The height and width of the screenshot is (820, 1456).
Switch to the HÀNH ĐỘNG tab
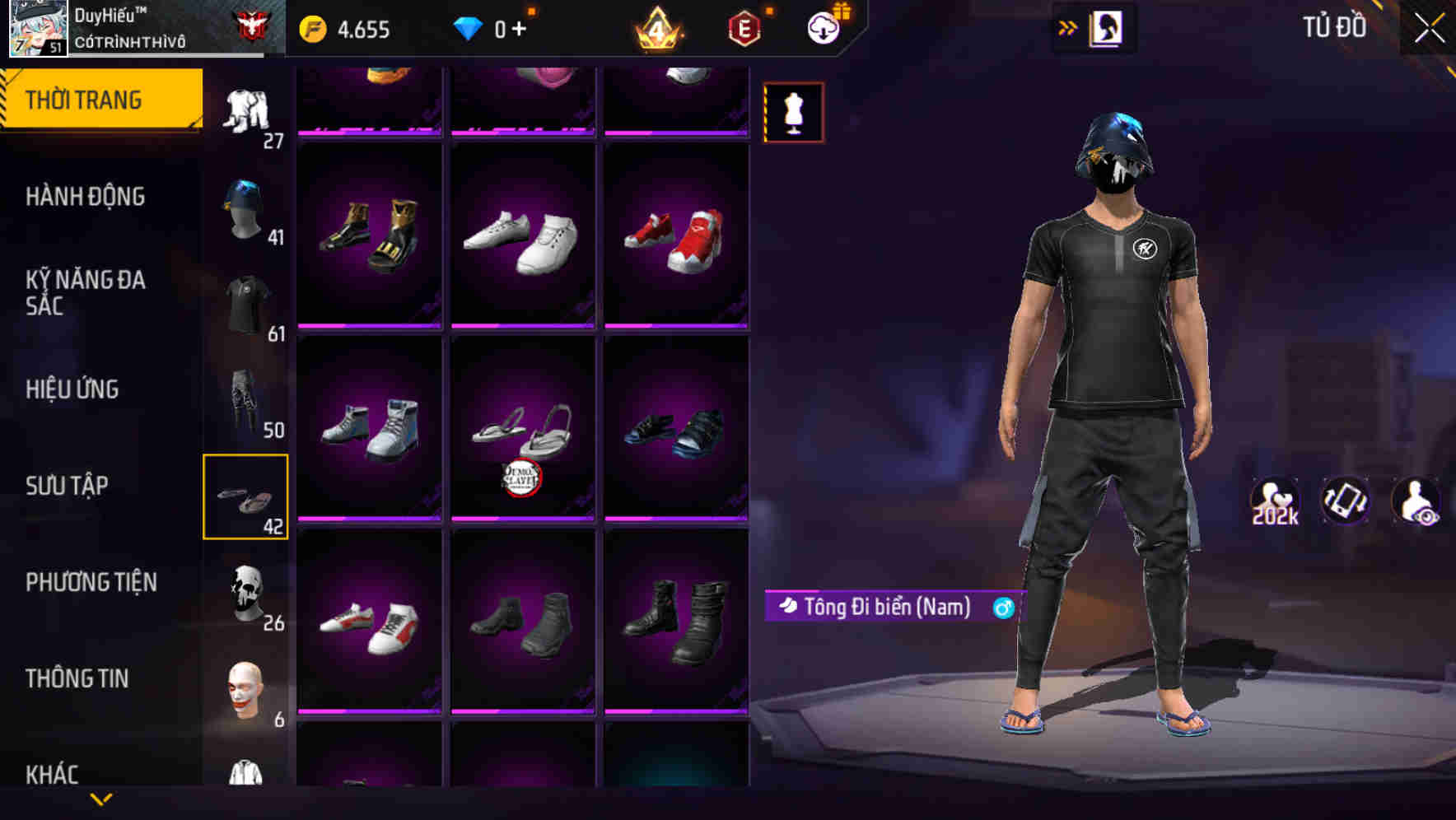pos(86,196)
